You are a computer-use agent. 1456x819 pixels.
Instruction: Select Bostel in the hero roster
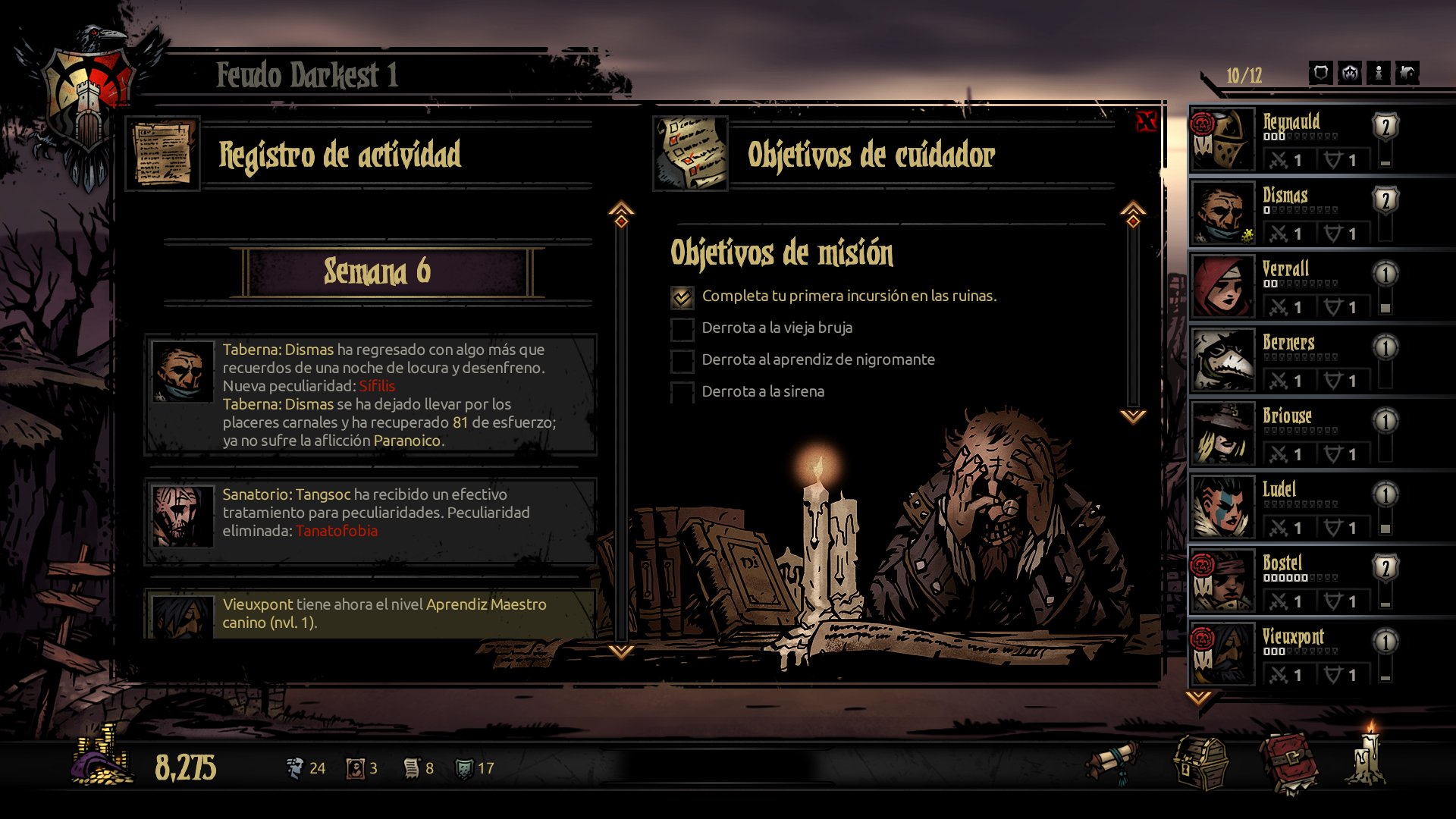(x=1289, y=581)
